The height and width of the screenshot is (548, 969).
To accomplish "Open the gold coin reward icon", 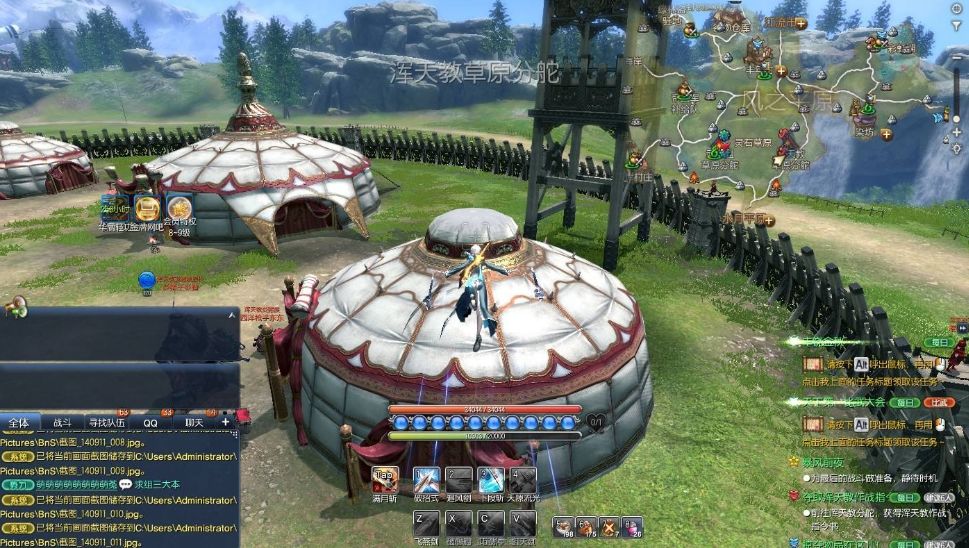I will [x=147, y=209].
